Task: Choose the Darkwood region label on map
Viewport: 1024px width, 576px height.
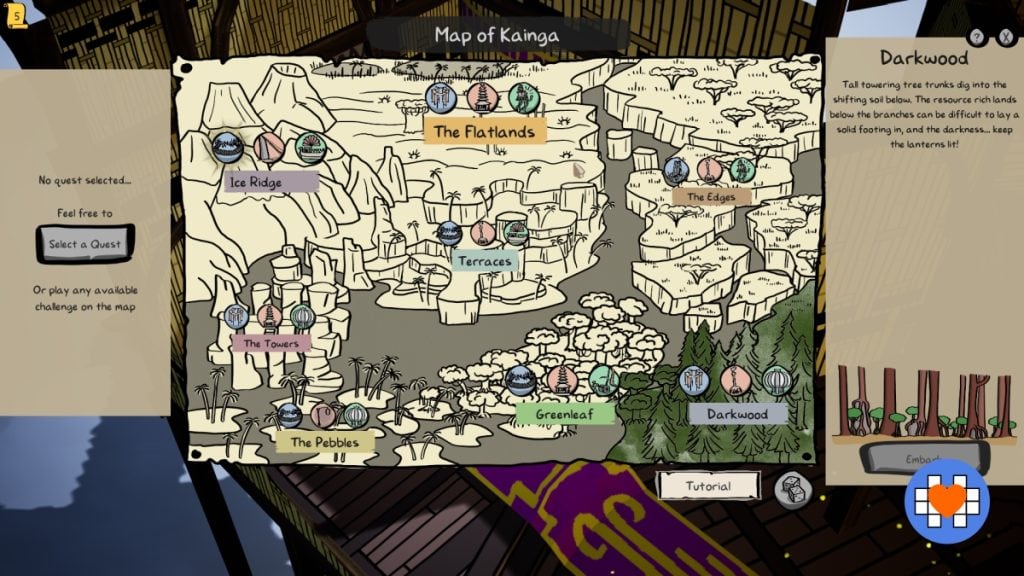Action: point(738,413)
